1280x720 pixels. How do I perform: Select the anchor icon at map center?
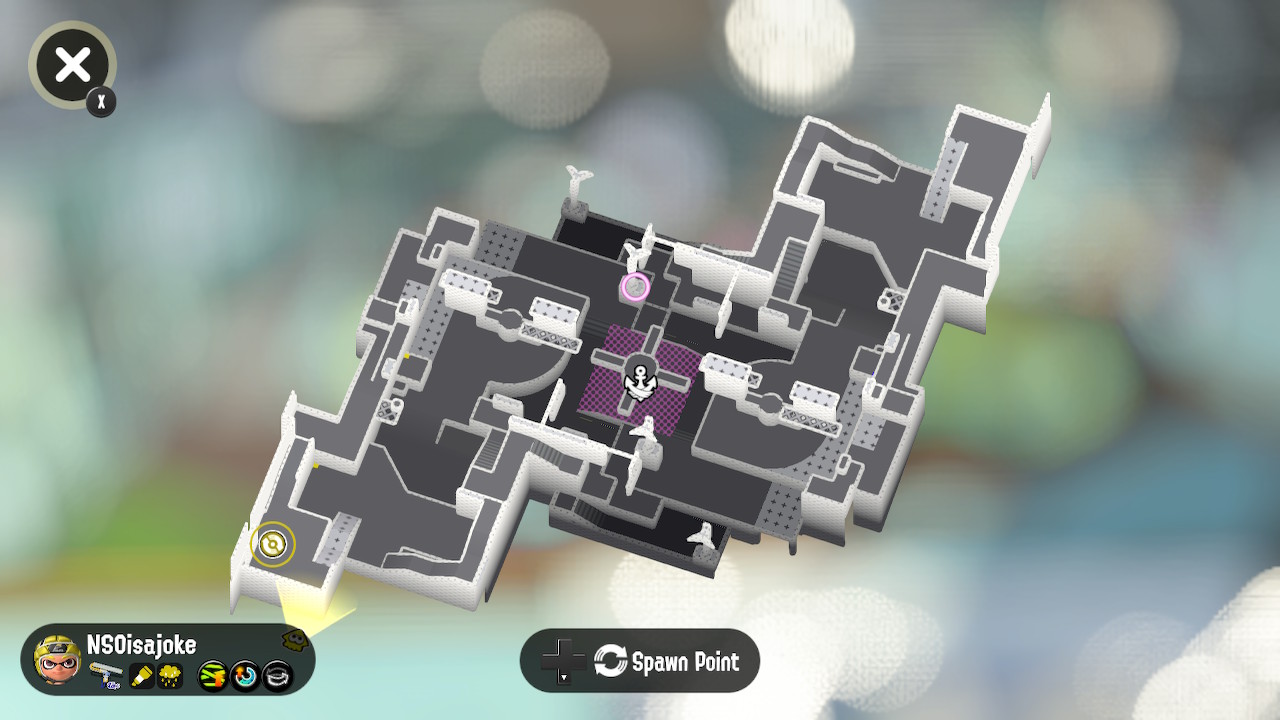pos(640,380)
